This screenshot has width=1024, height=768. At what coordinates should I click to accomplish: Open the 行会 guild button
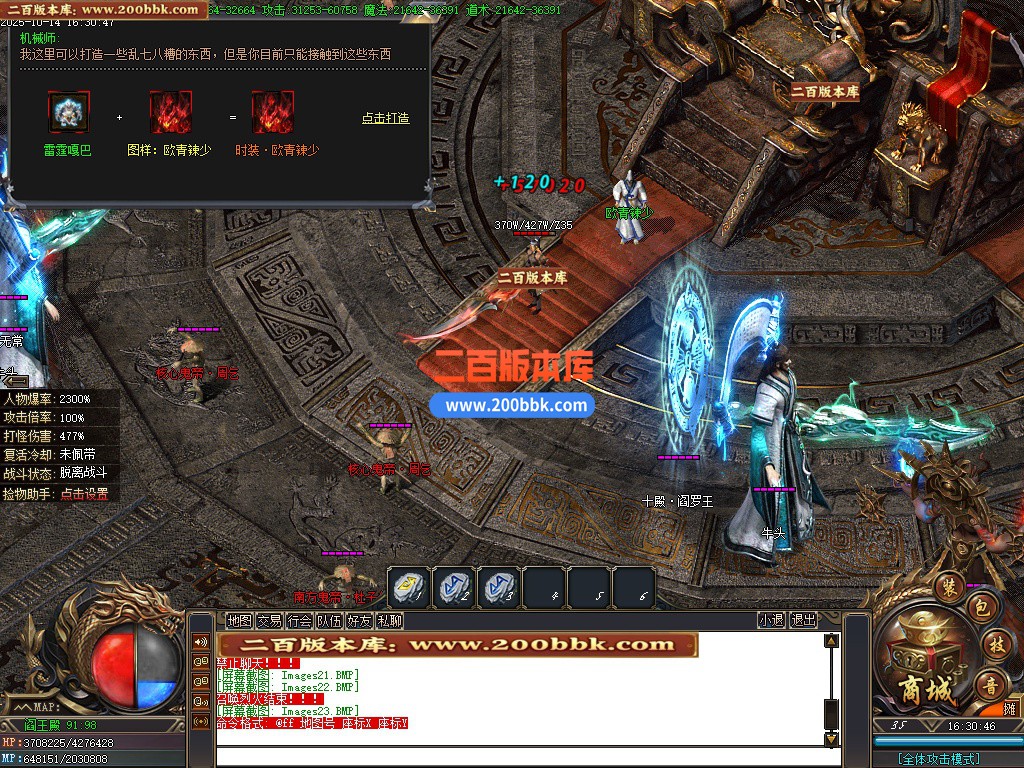[x=299, y=620]
